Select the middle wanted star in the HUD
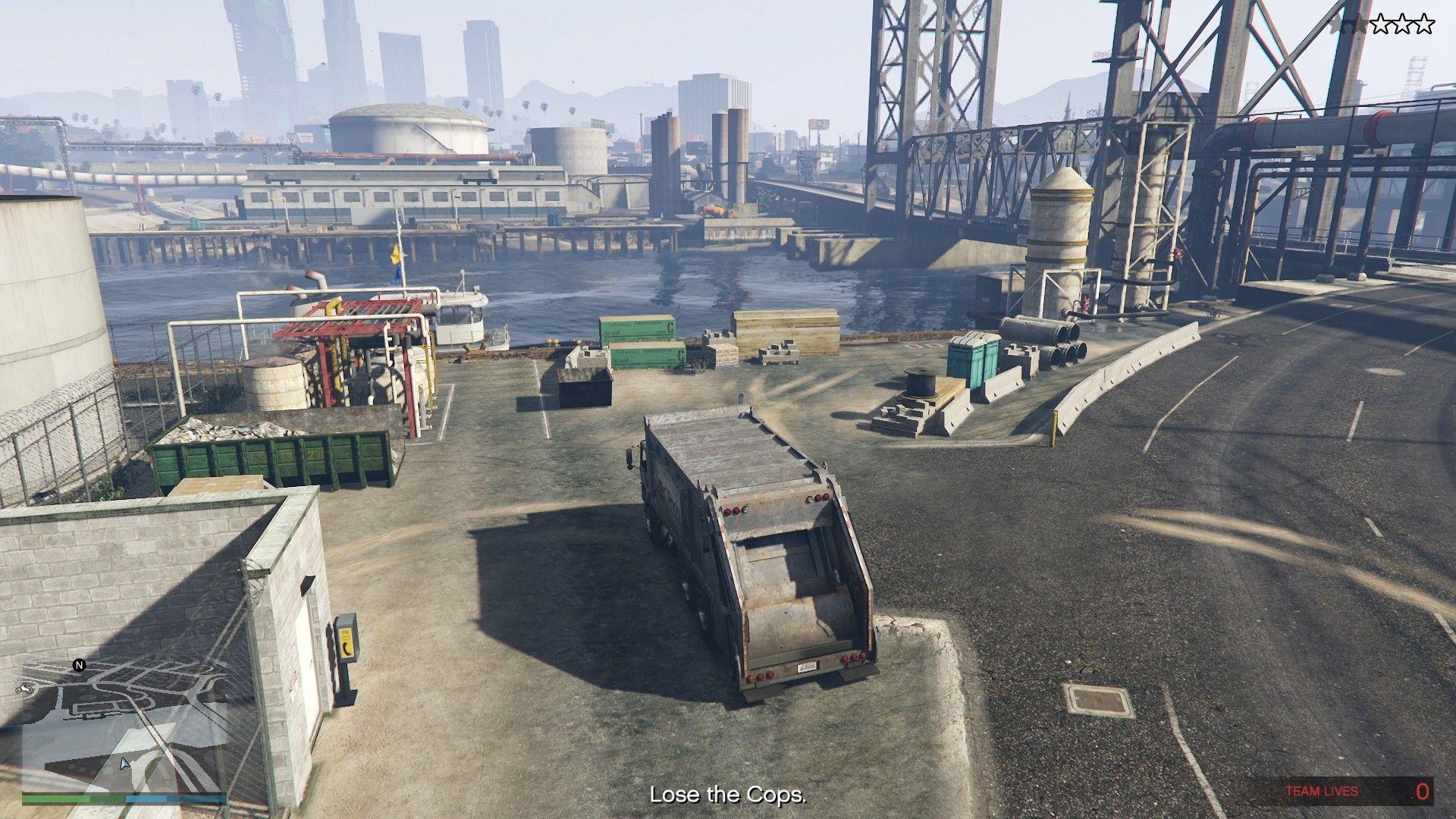1456x819 pixels. pos(1382,23)
